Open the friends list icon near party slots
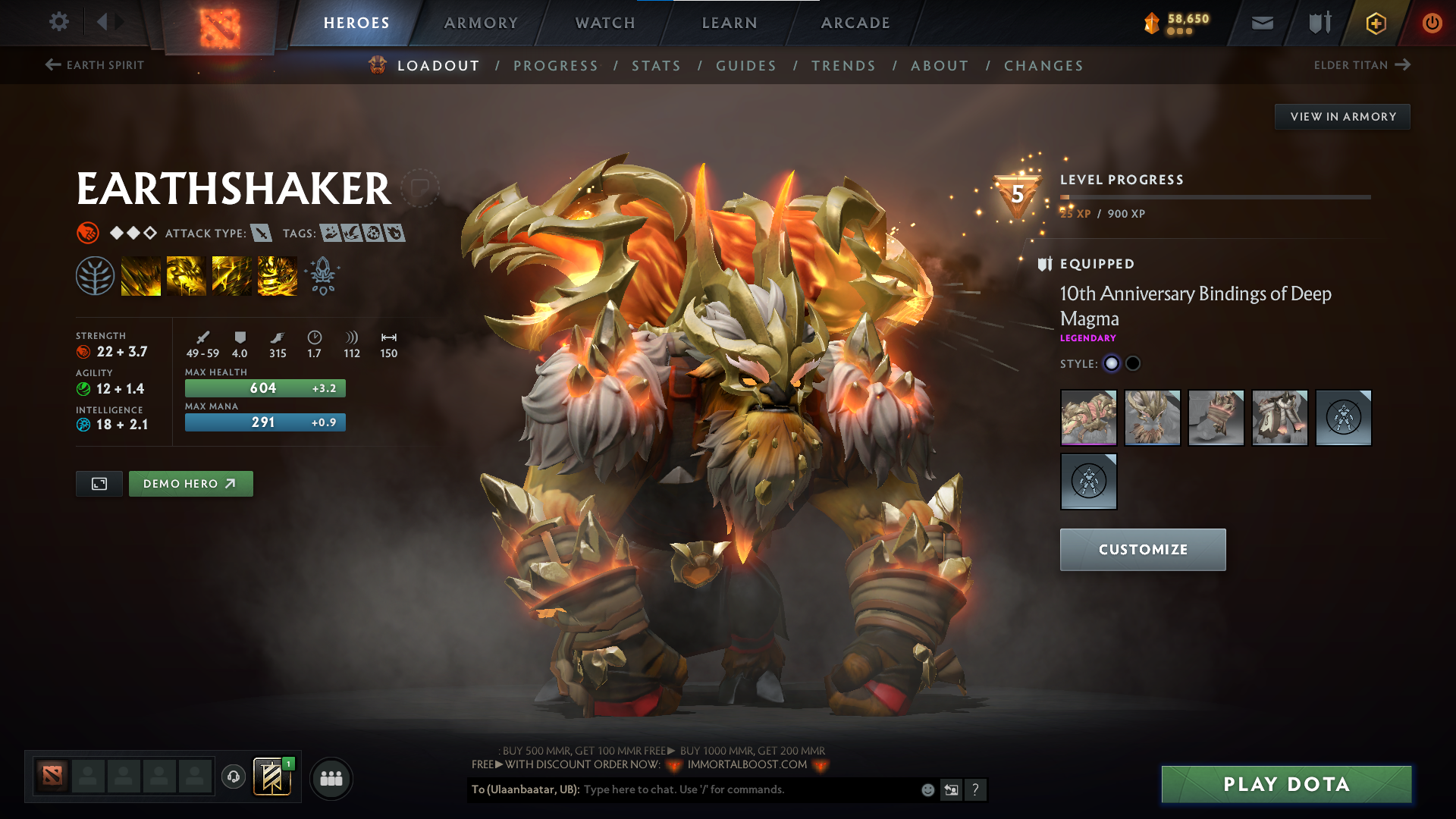 pos(331,777)
